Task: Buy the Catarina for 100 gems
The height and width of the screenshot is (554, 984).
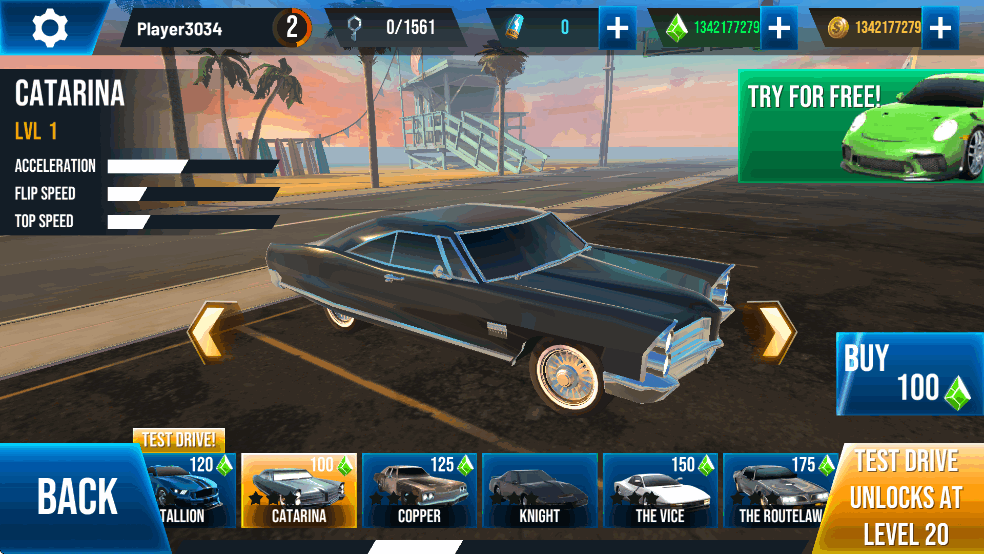Action: coord(908,374)
